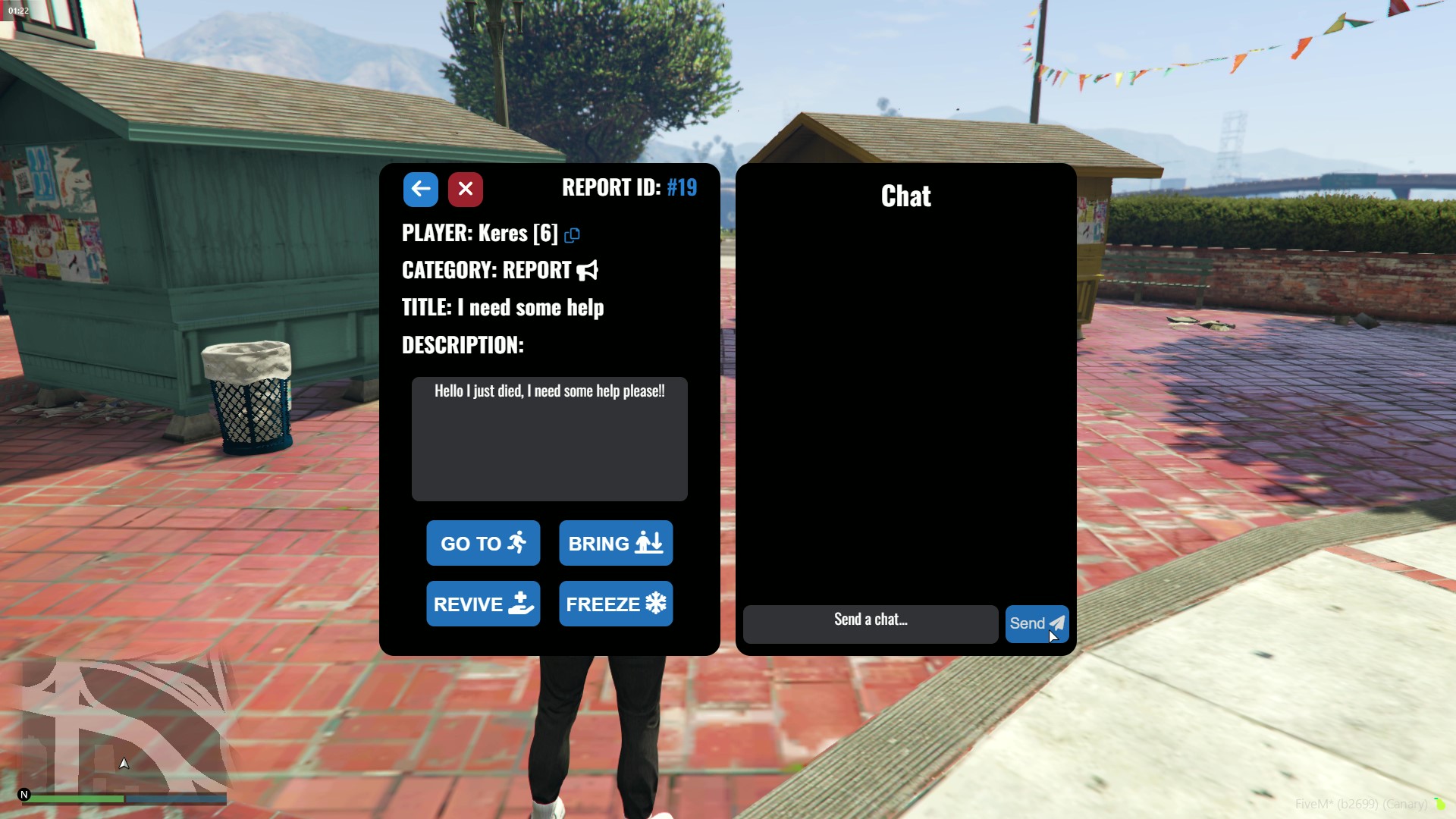Screen dimensions: 1456x819
Task: Click the megaphone icon beside REPORT category
Action: click(587, 271)
